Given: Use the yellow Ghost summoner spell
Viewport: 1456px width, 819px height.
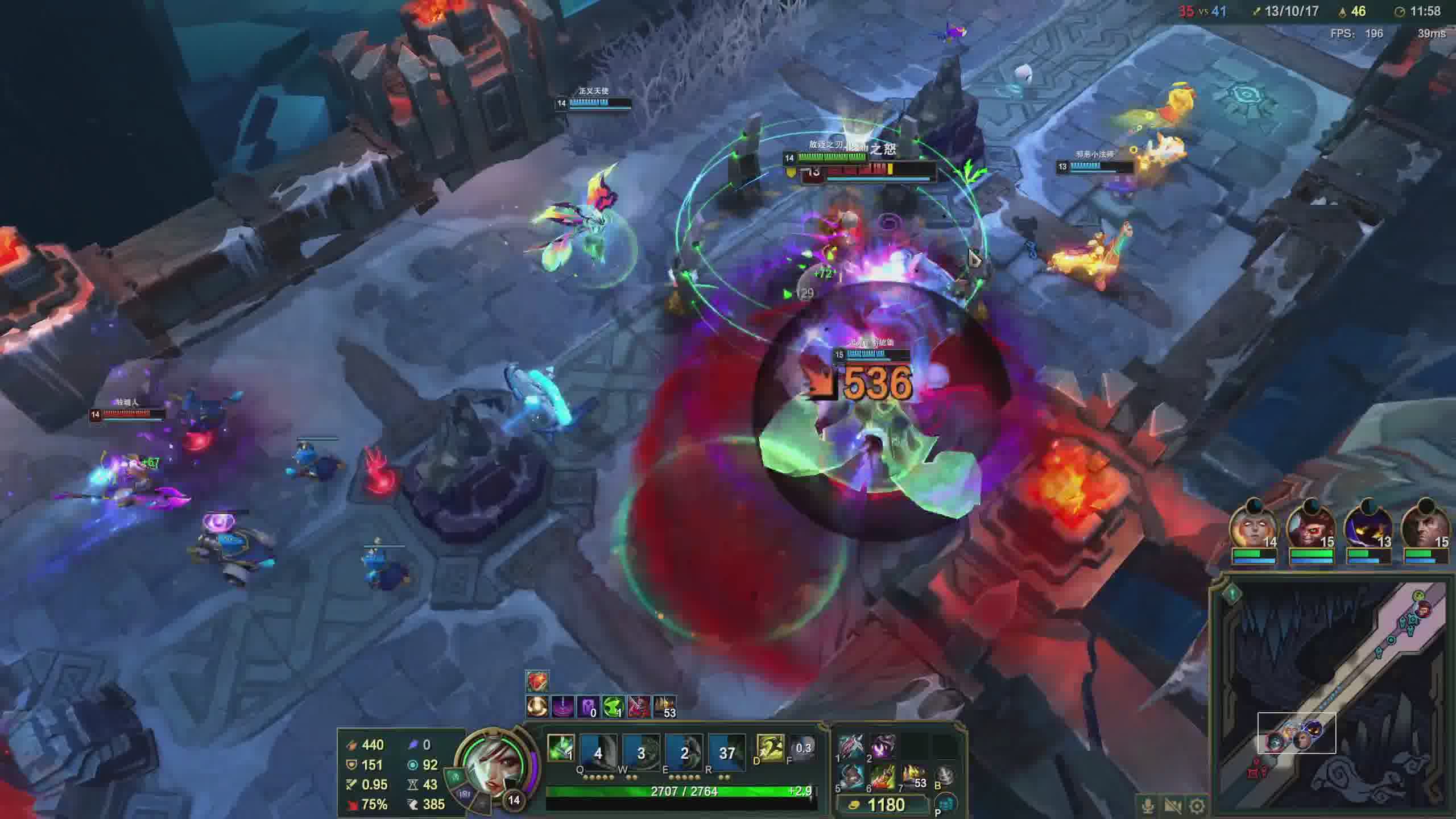Looking at the screenshot, I should (x=770, y=747).
